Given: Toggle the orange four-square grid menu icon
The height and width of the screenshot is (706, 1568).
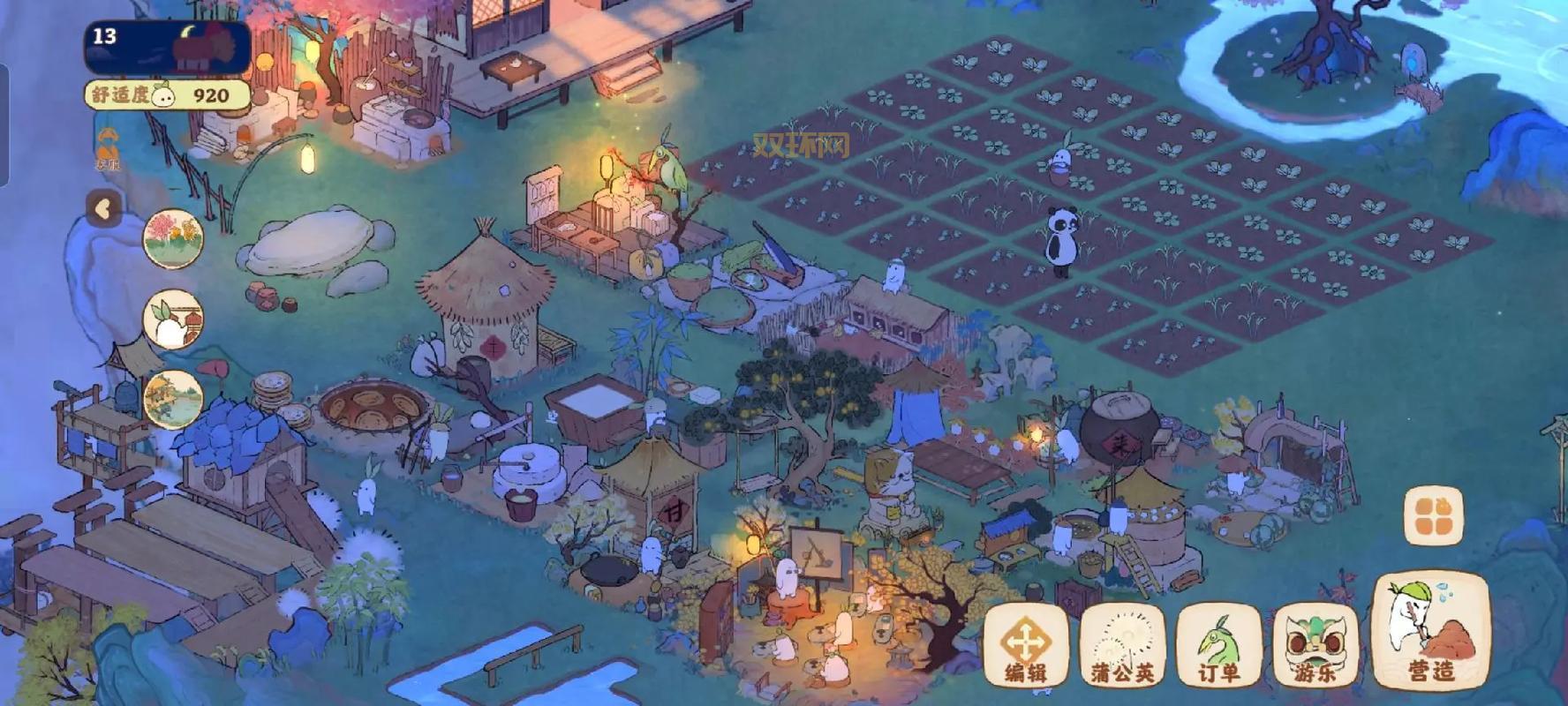Looking at the screenshot, I should tap(1433, 516).
